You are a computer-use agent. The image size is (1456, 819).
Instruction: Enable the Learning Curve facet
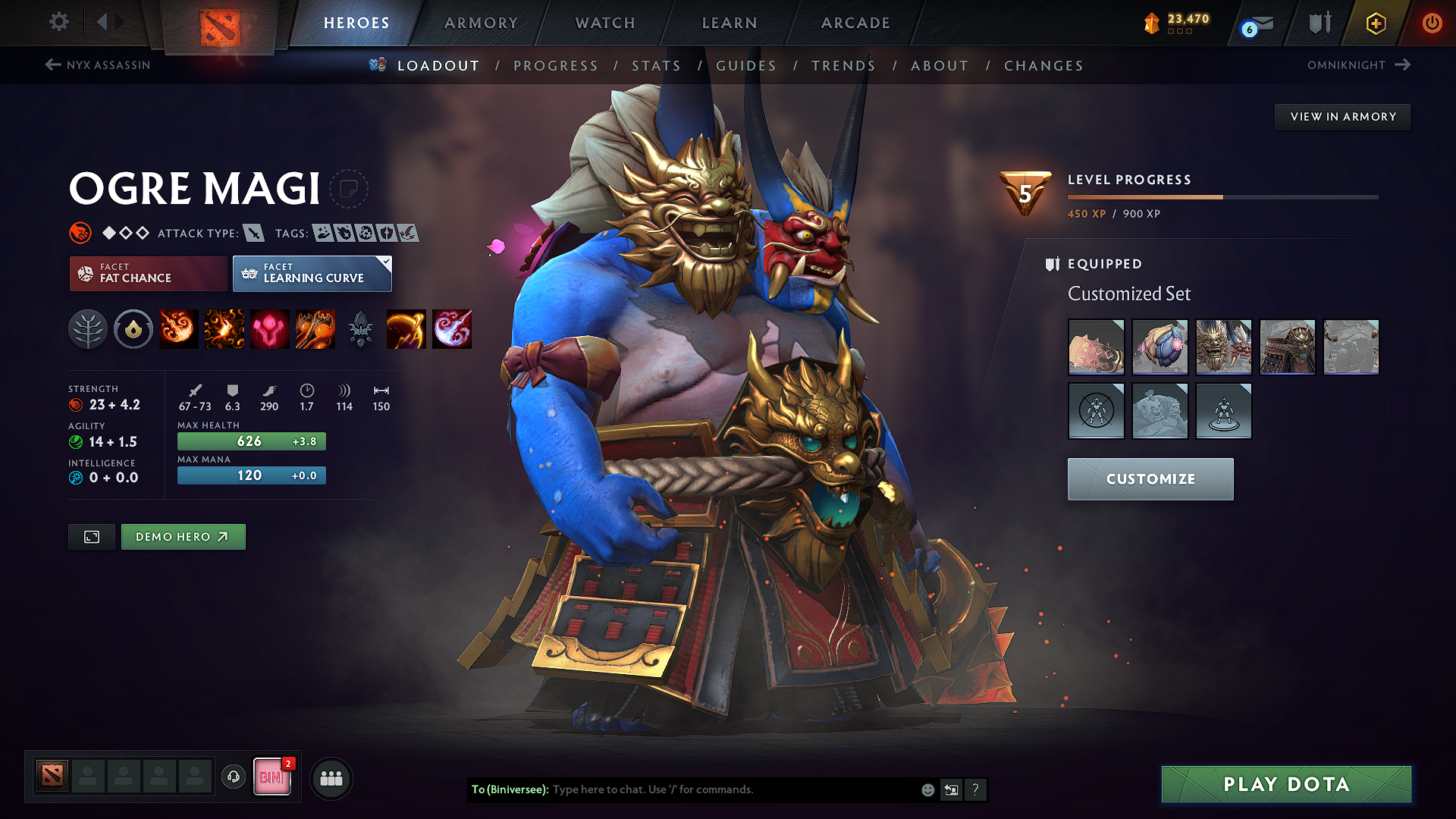point(311,273)
